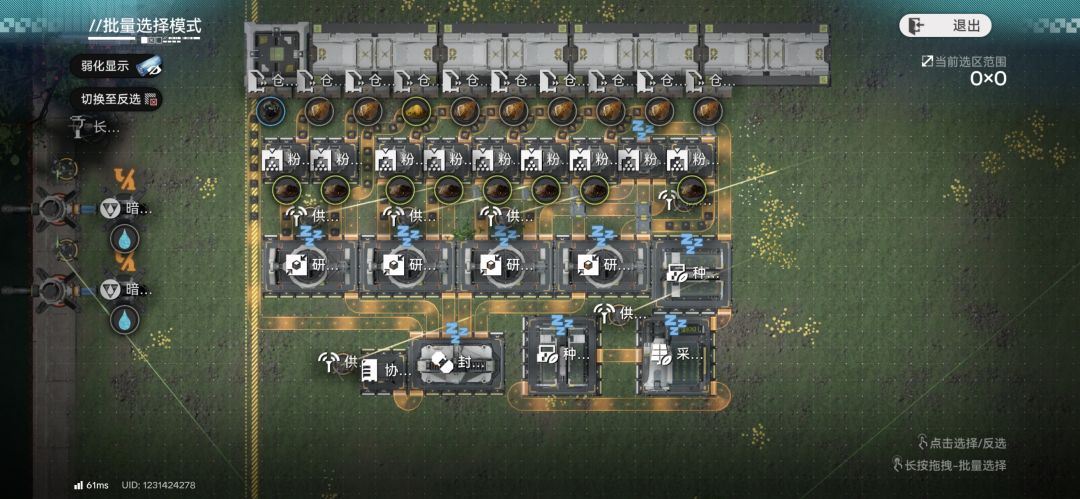
Task: Exit batch selection mode via 退出
Action: point(945,26)
